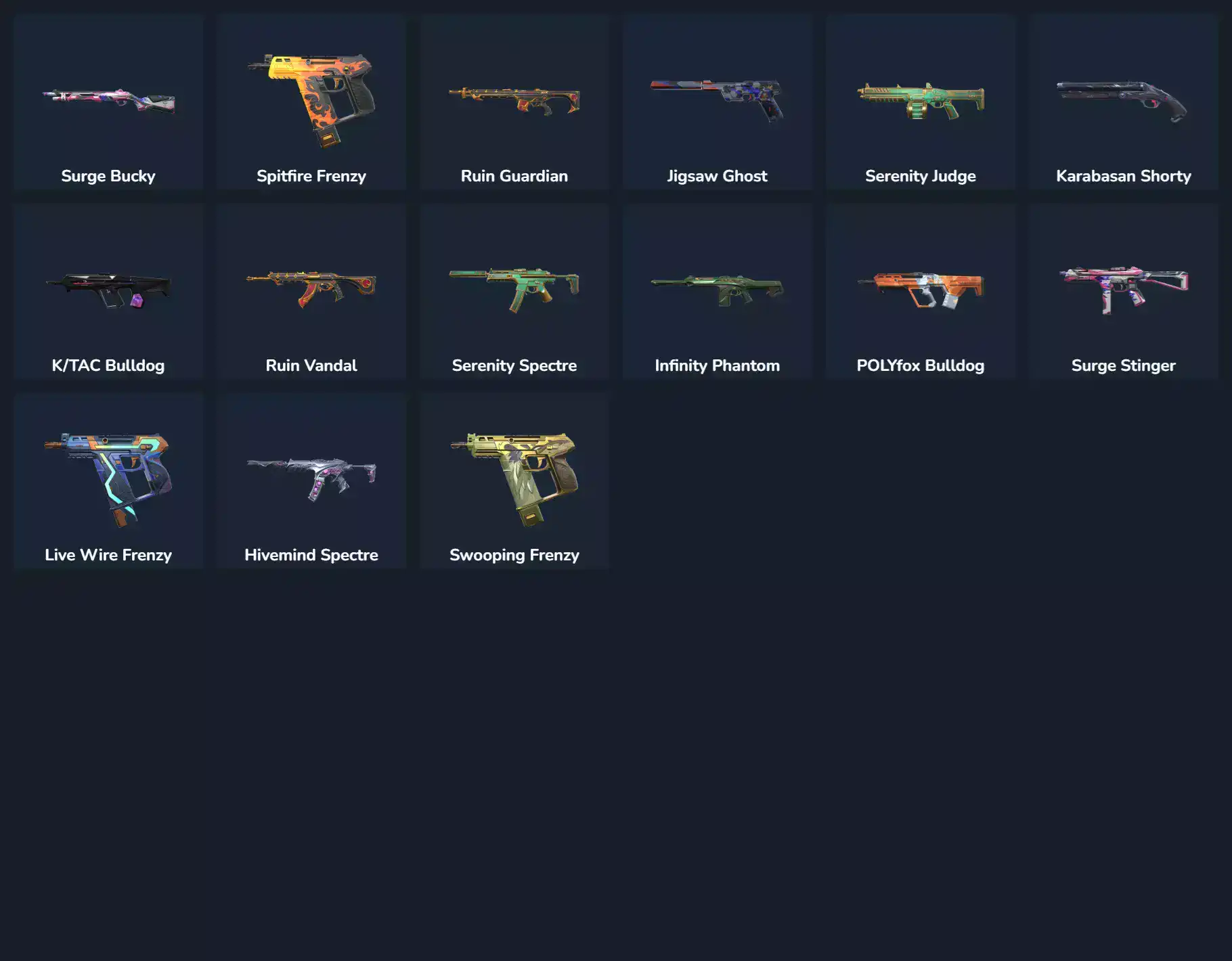The image size is (1232, 961).
Task: Choose the Surge Stinger skin card
Action: tap(1124, 292)
